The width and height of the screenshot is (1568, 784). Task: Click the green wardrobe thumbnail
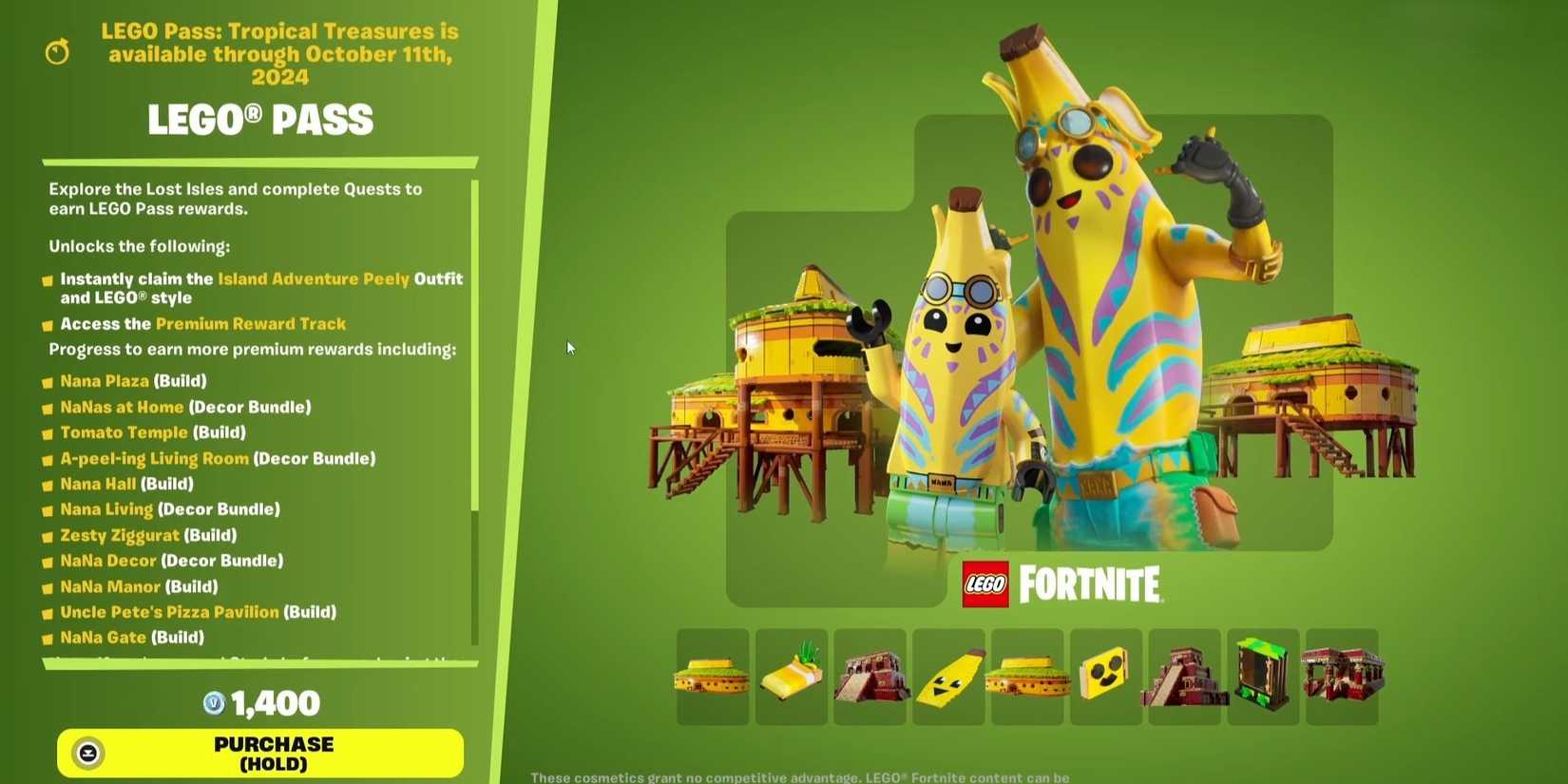click(x=1263, y=677)
